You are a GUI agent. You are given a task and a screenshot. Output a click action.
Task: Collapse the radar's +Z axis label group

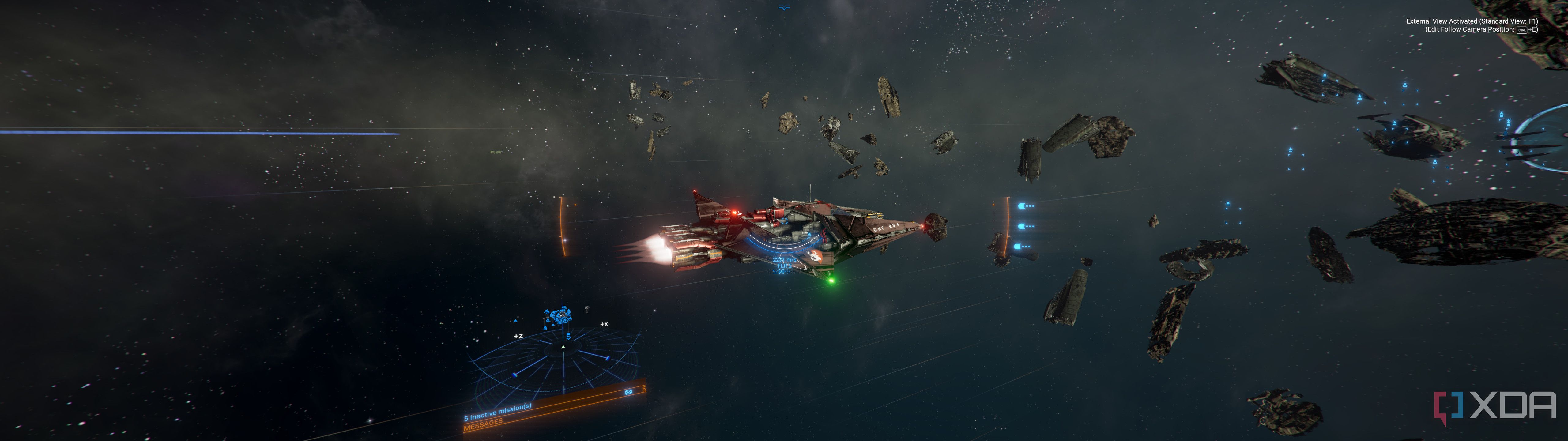click(x=518, y=336)
